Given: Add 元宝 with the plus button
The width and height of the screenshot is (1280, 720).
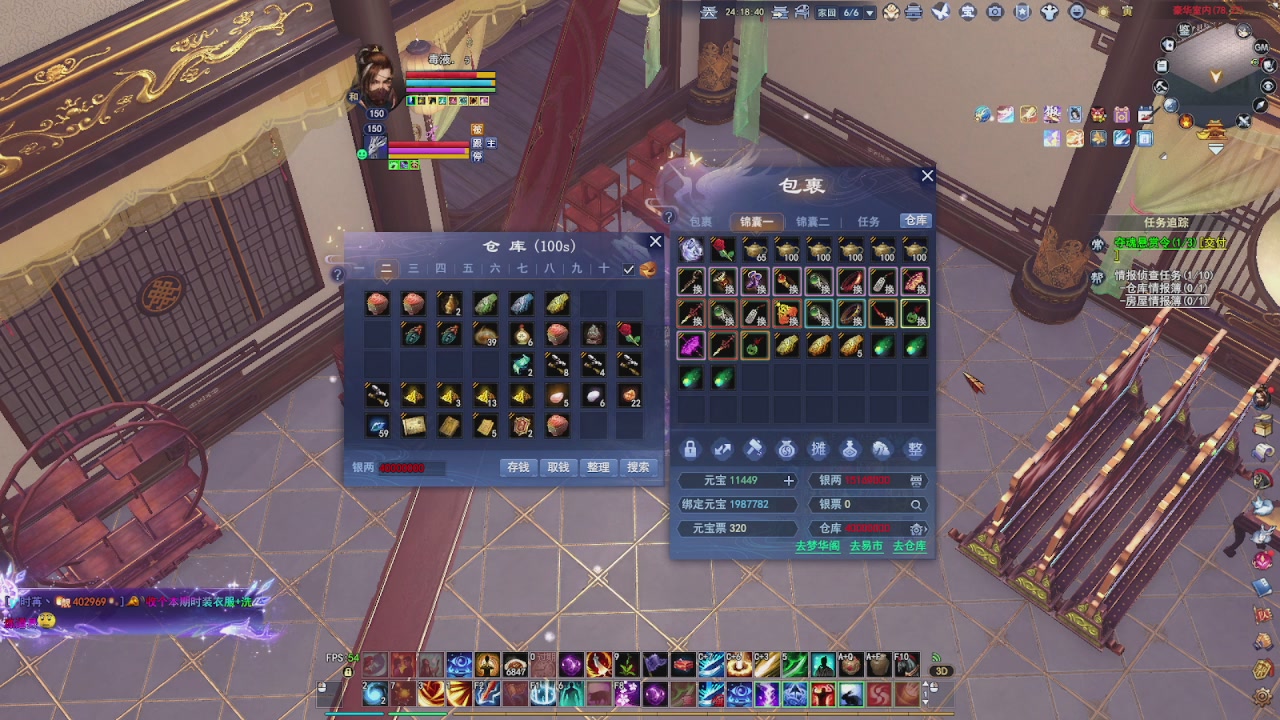Looking at the screenshot, I should 788,481.
